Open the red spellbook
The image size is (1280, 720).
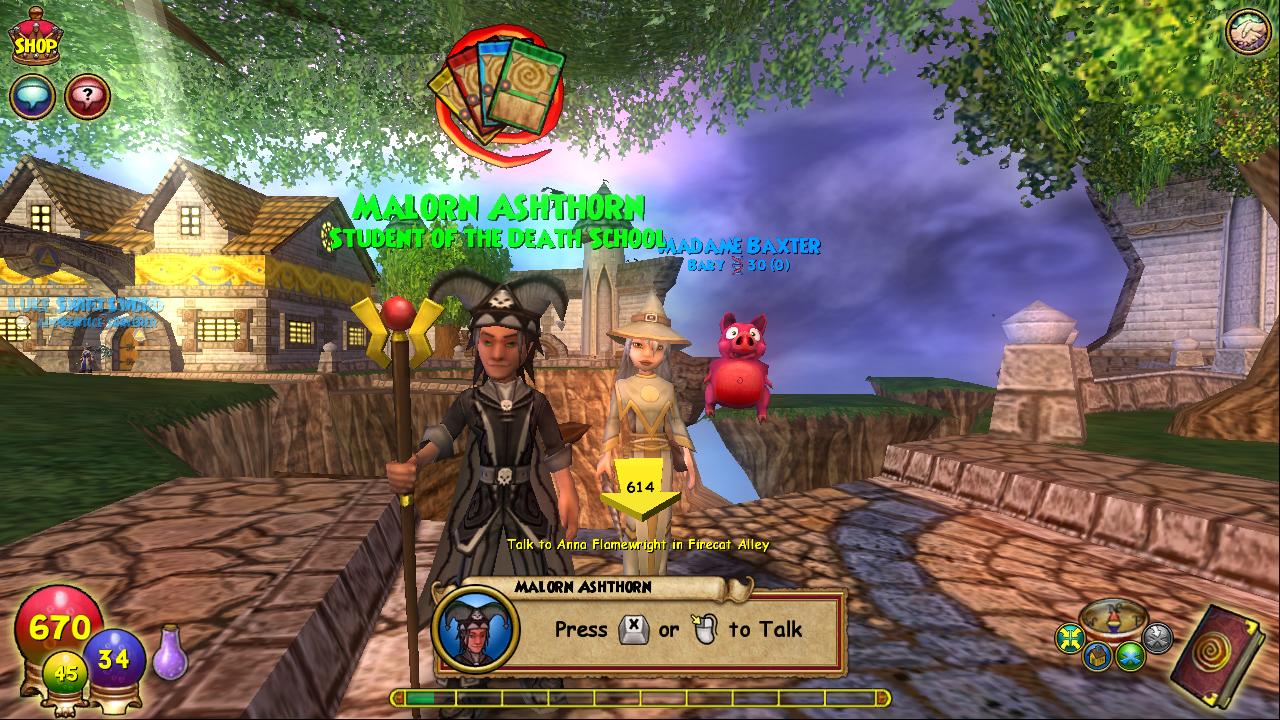[x=1218, y=656]
